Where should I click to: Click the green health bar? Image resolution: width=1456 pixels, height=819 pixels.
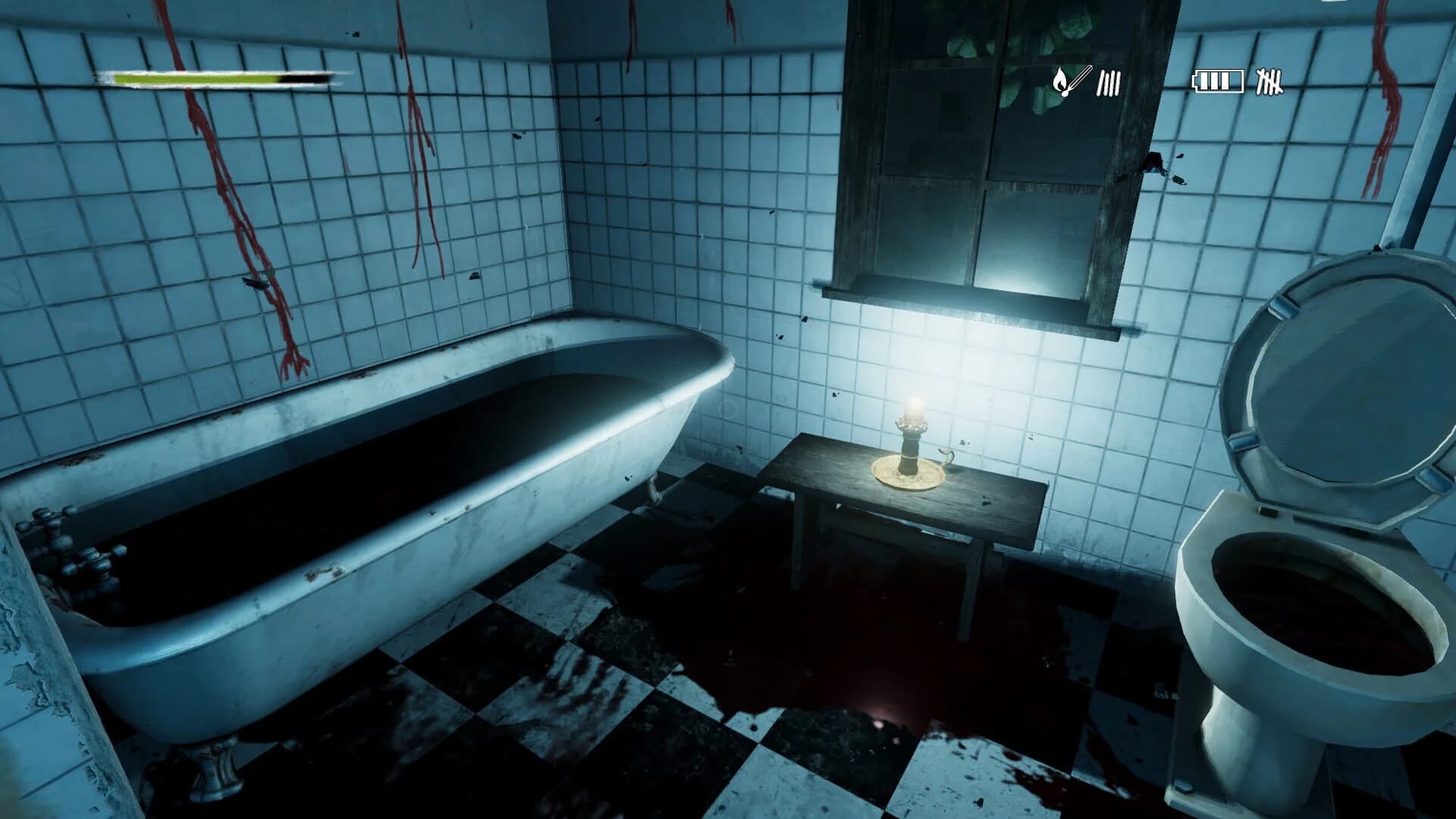(197, 78)
